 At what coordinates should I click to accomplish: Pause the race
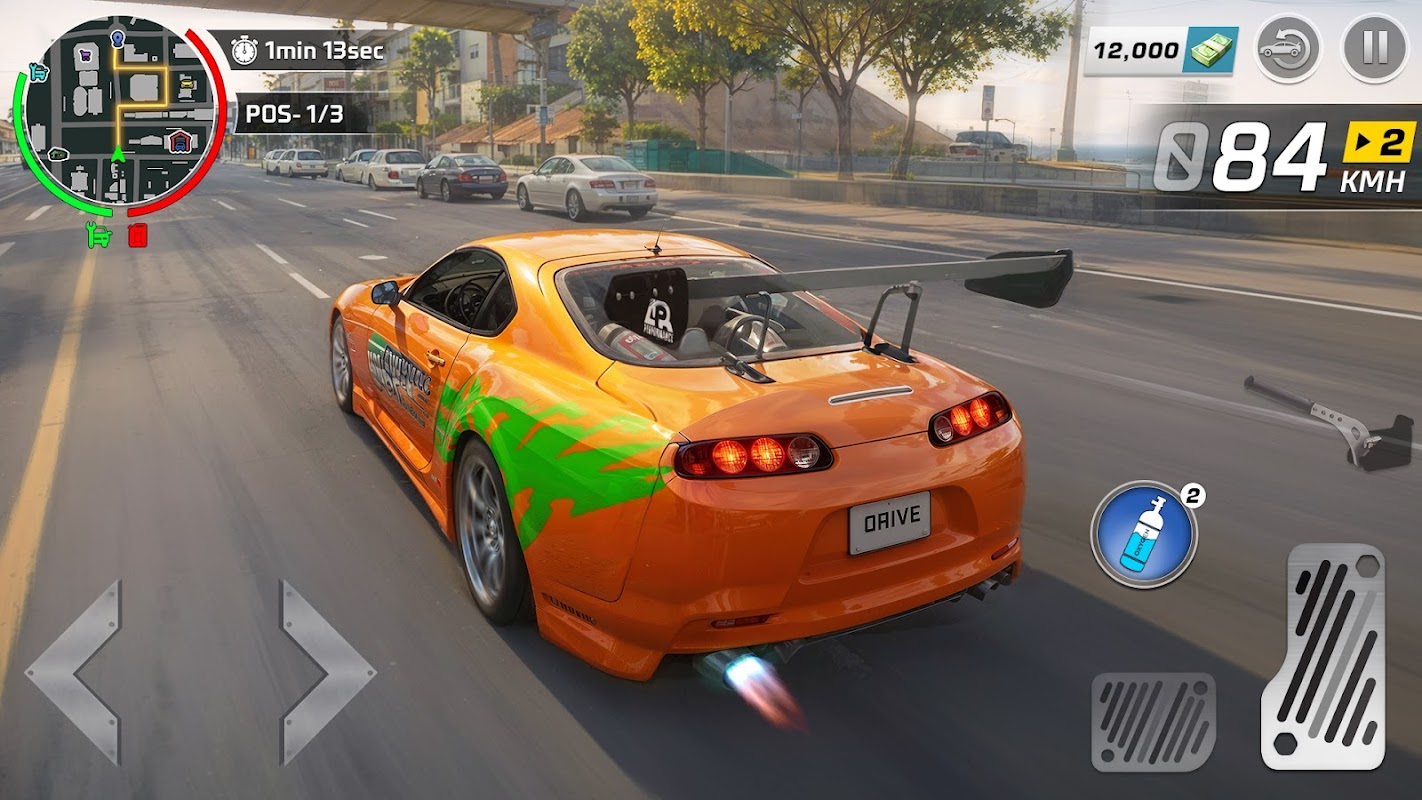tap(1374, 48)
